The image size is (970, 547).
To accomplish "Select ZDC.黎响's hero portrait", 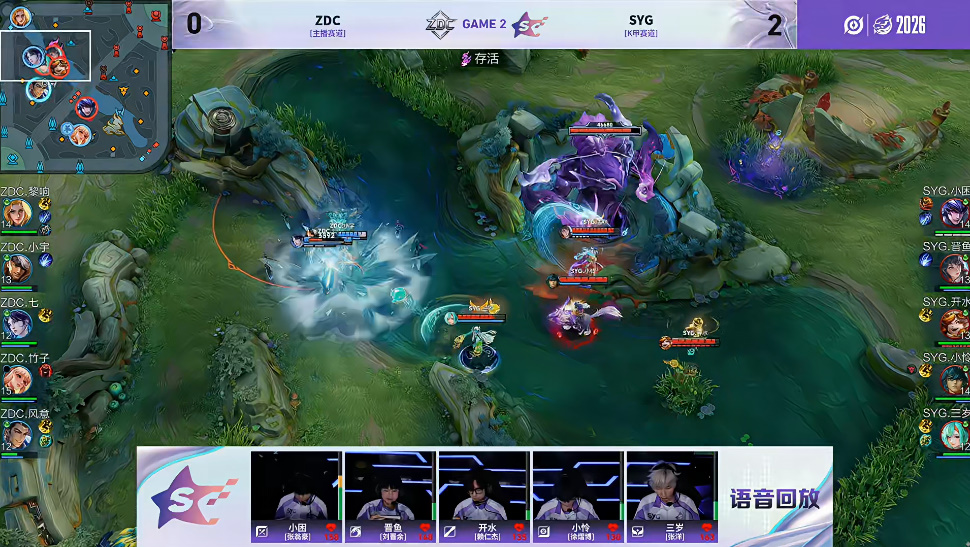I will (x=17, y=213).
